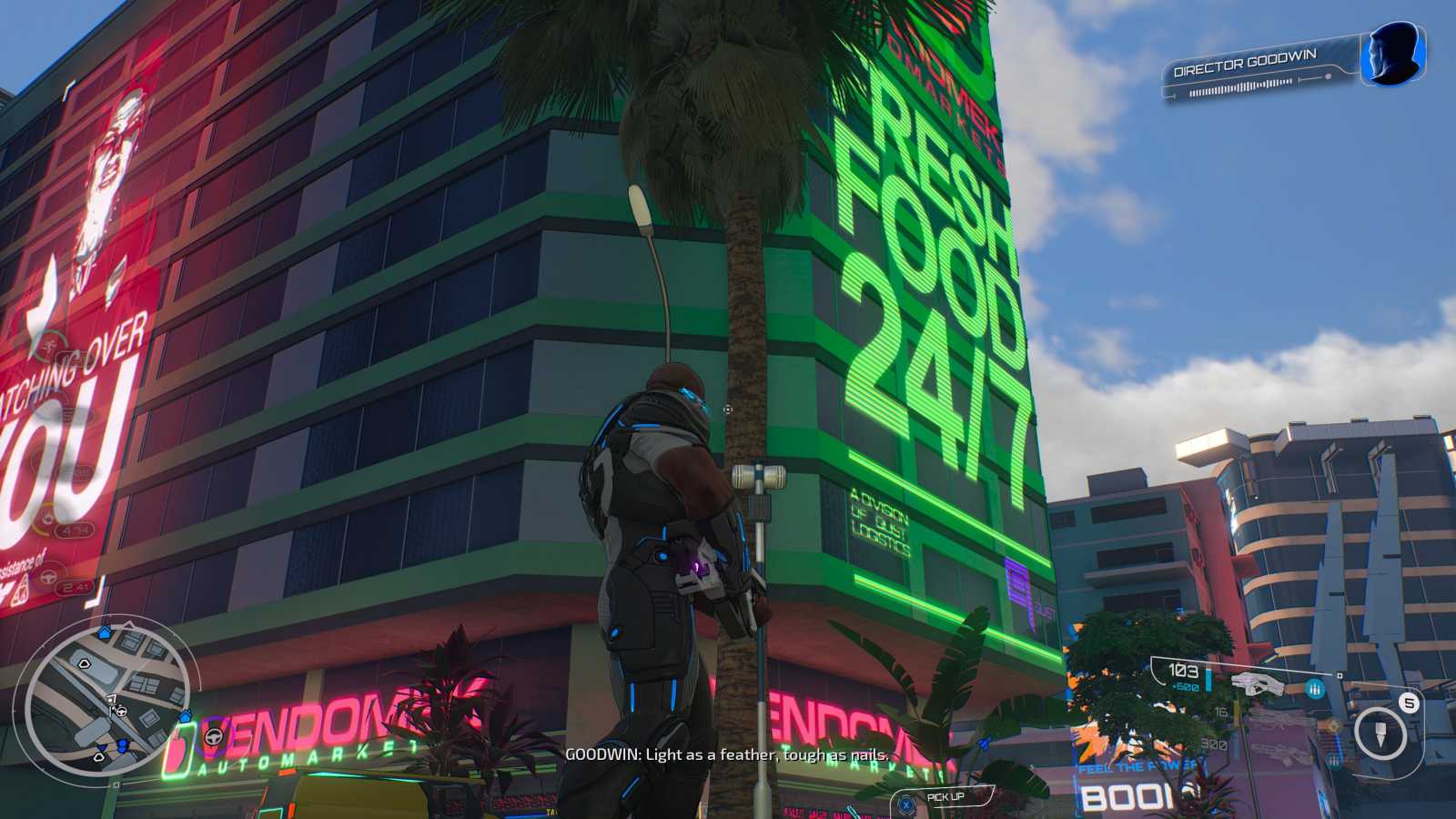This screenshot has width=1456, height=819.
Task: Click the white player arrow in the minimap center
Action: (113, 708)
